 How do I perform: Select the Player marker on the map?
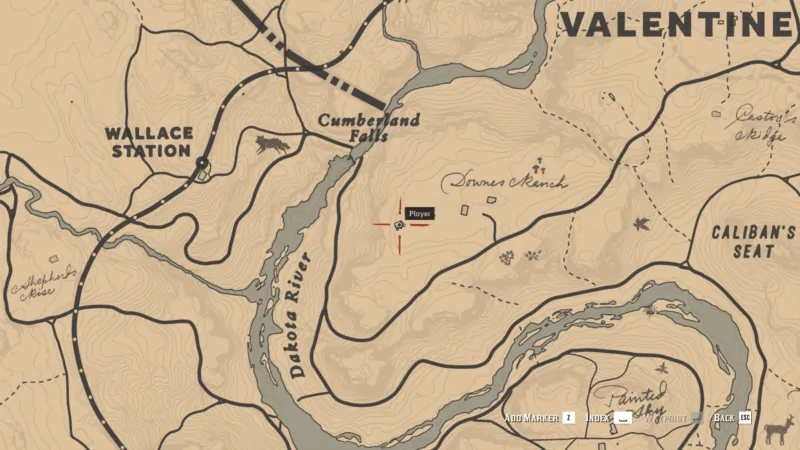coord(399,226)
